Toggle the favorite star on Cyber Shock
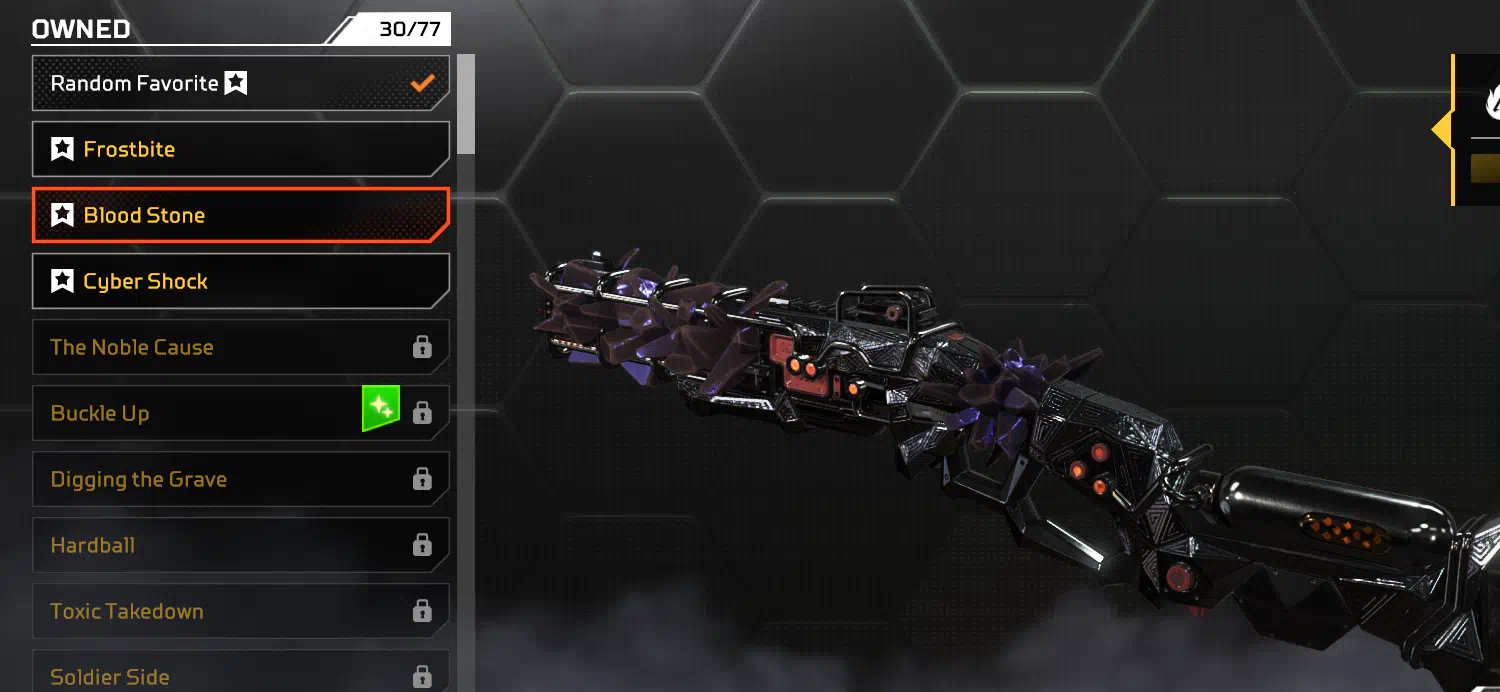The height and width of the screenshot is (692, 1500). pos(62,282)
